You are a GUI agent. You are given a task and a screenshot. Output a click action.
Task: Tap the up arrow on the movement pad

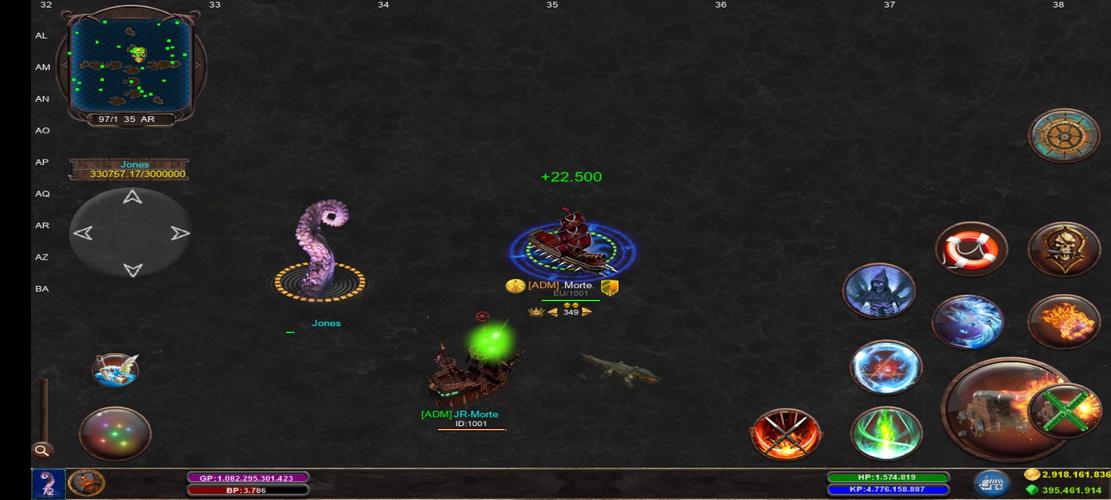[x=131, y=197]
